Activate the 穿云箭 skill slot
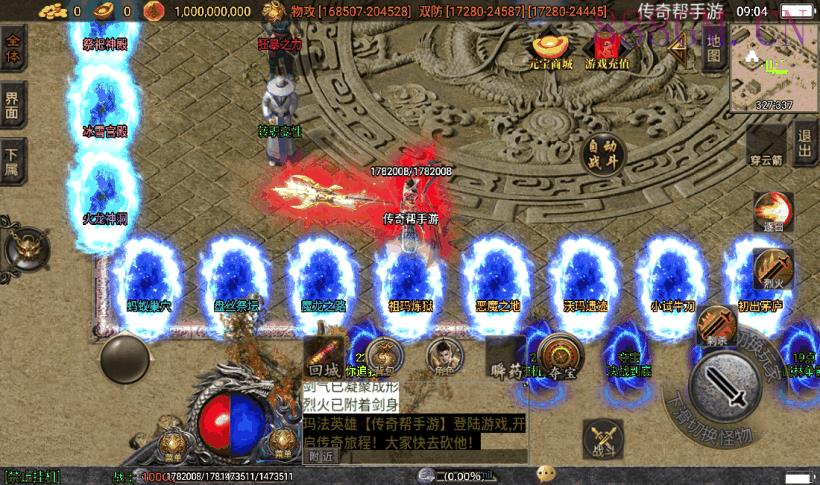The image size is (820, 485). [766, 148]
